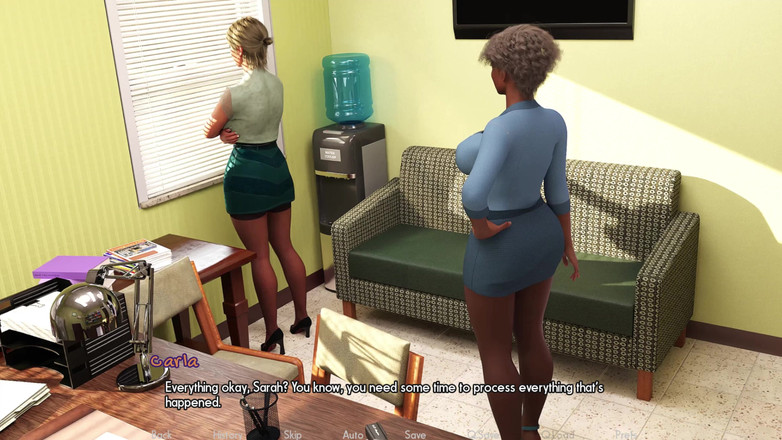Go back with the Back button
The width and height of the screenshot is (782, 440).
pos(160,435)
